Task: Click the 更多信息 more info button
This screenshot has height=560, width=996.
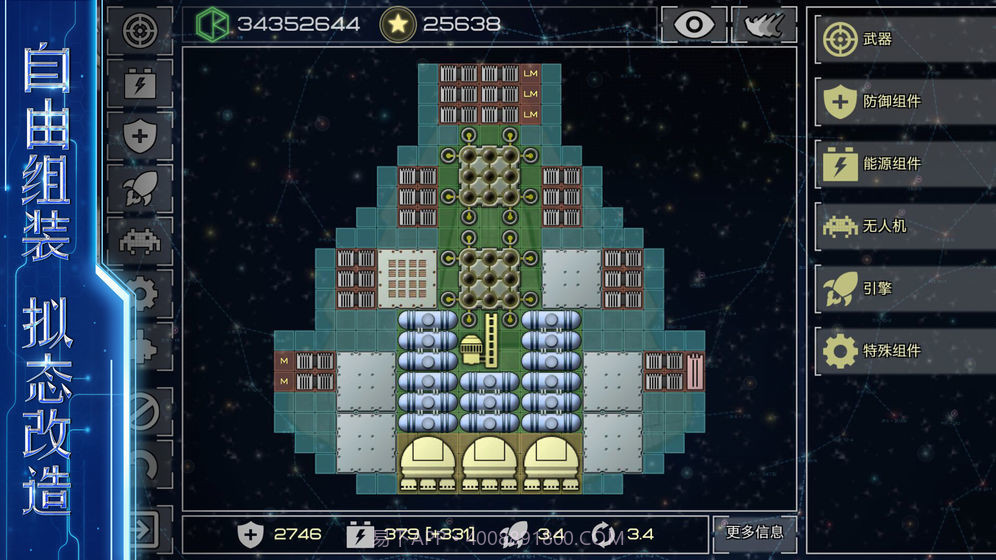Action: pyautogui.click(x=755, y=532)
